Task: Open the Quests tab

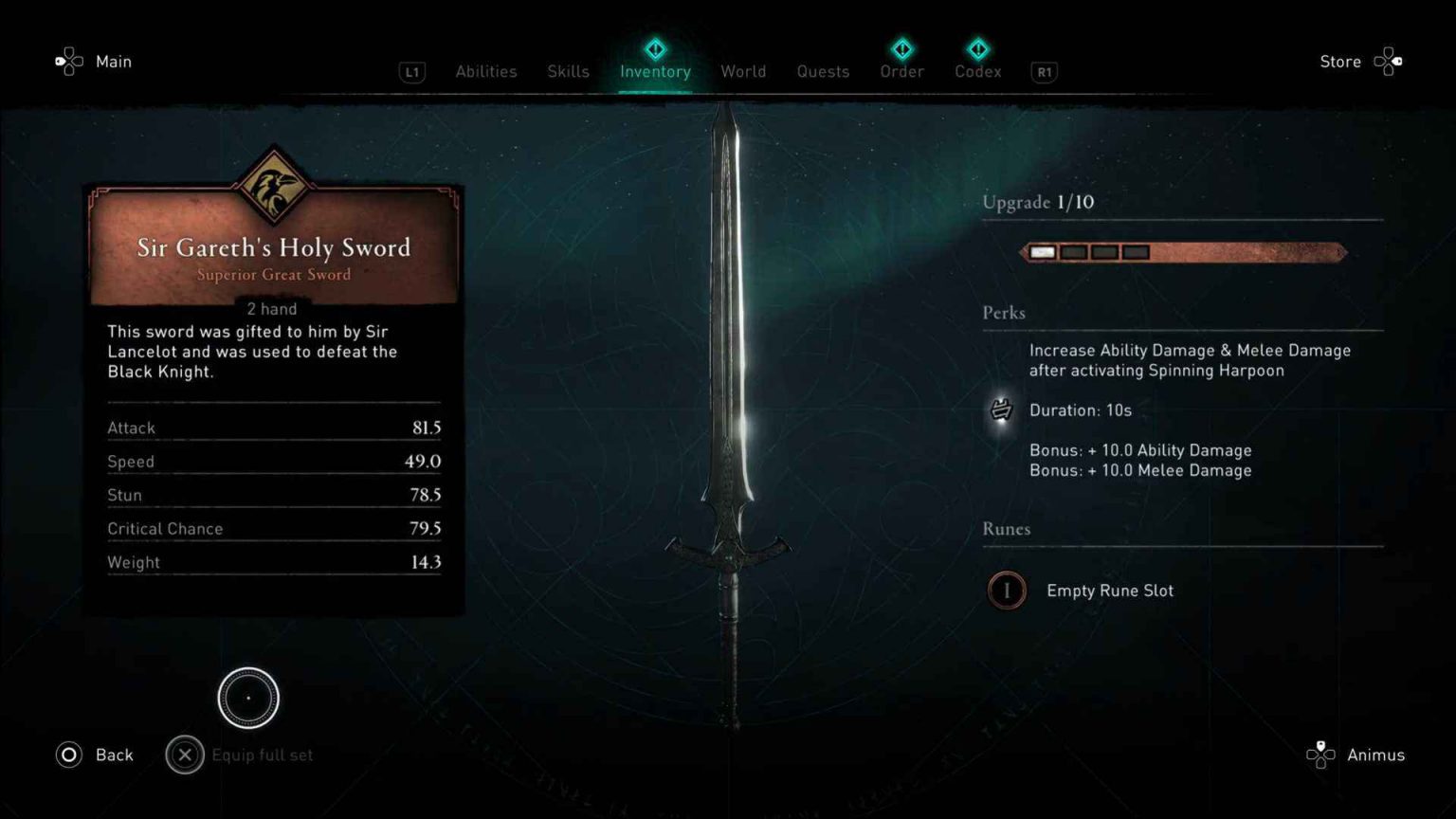Action: click(x=822, y=71)
